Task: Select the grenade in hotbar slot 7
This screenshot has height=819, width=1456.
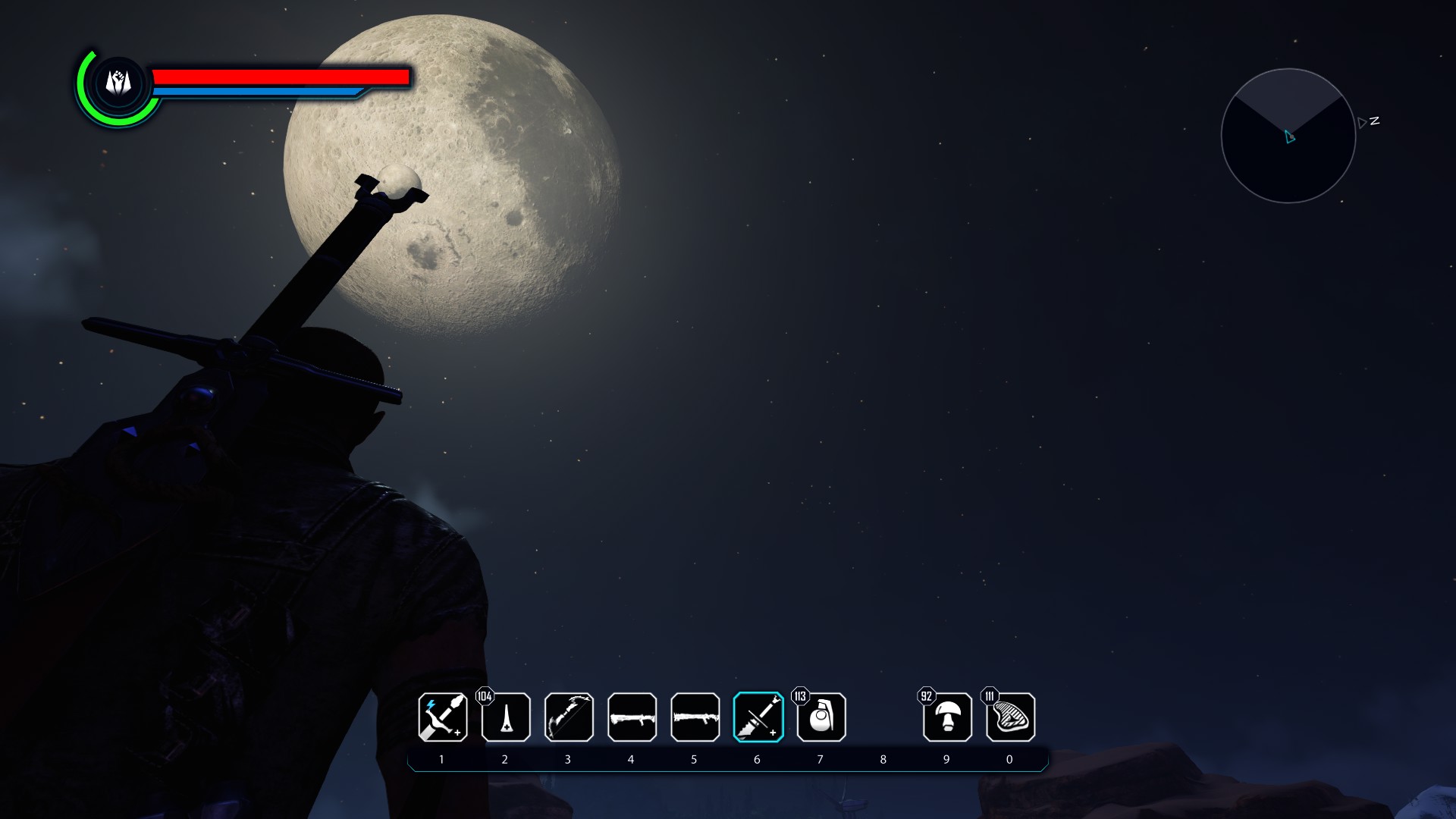Action: [821, 718]
